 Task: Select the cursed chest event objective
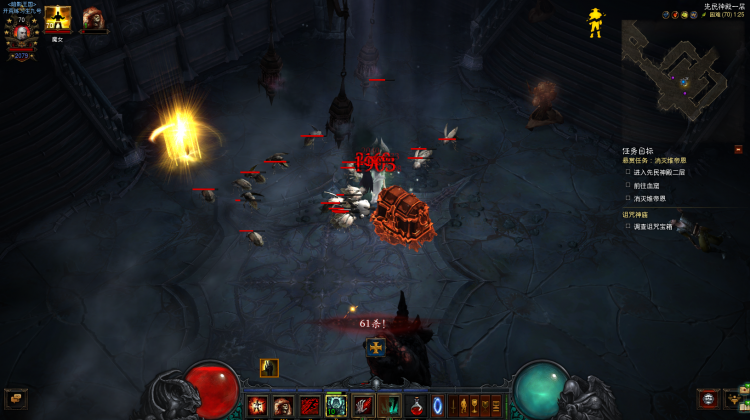(x=663, y=226)
